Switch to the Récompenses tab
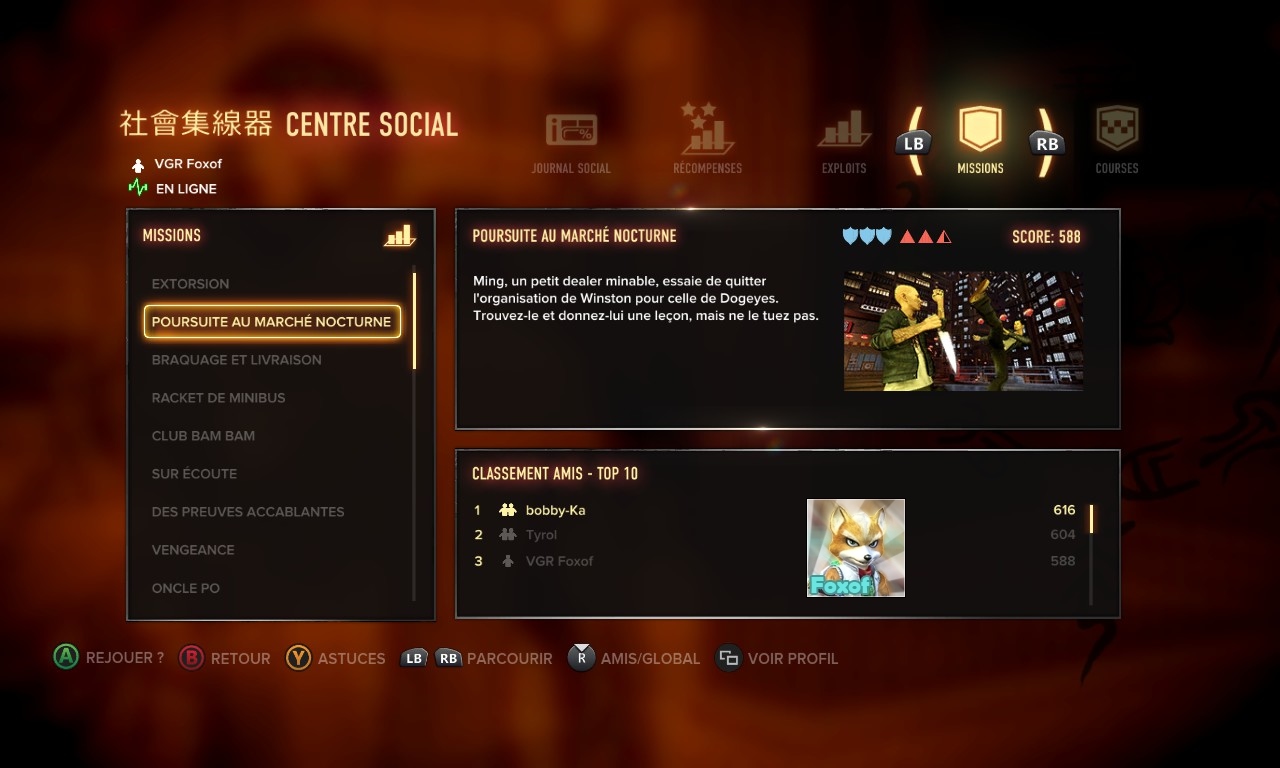 707,141
